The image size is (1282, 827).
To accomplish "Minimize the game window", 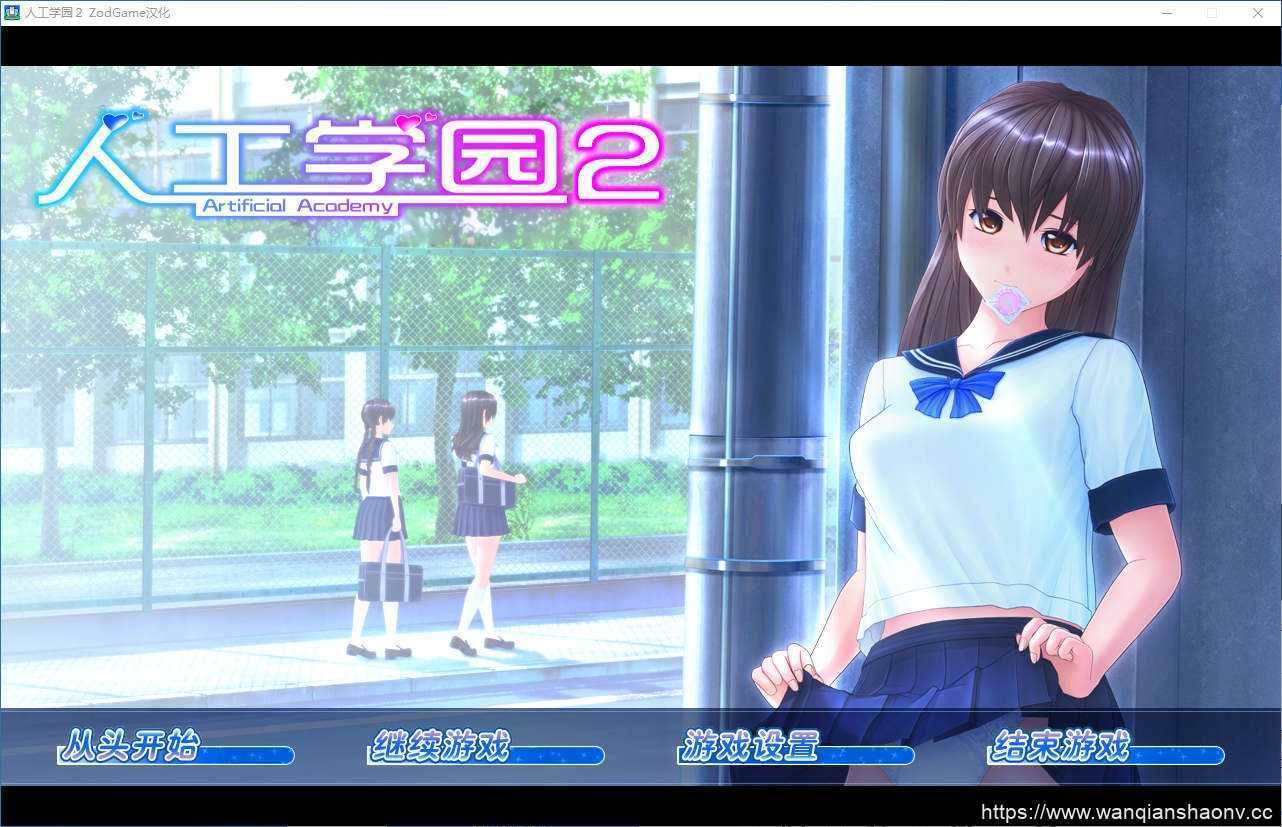I will coord(1167,12).
